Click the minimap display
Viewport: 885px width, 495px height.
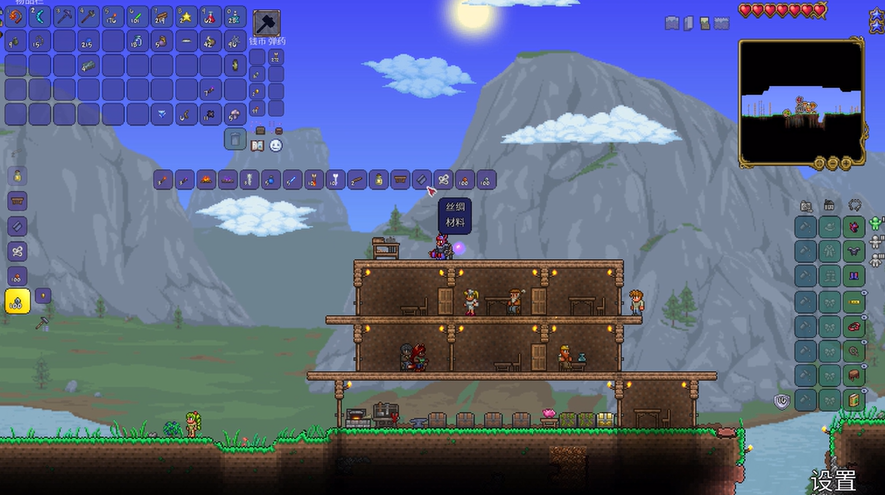click(801, 101)
